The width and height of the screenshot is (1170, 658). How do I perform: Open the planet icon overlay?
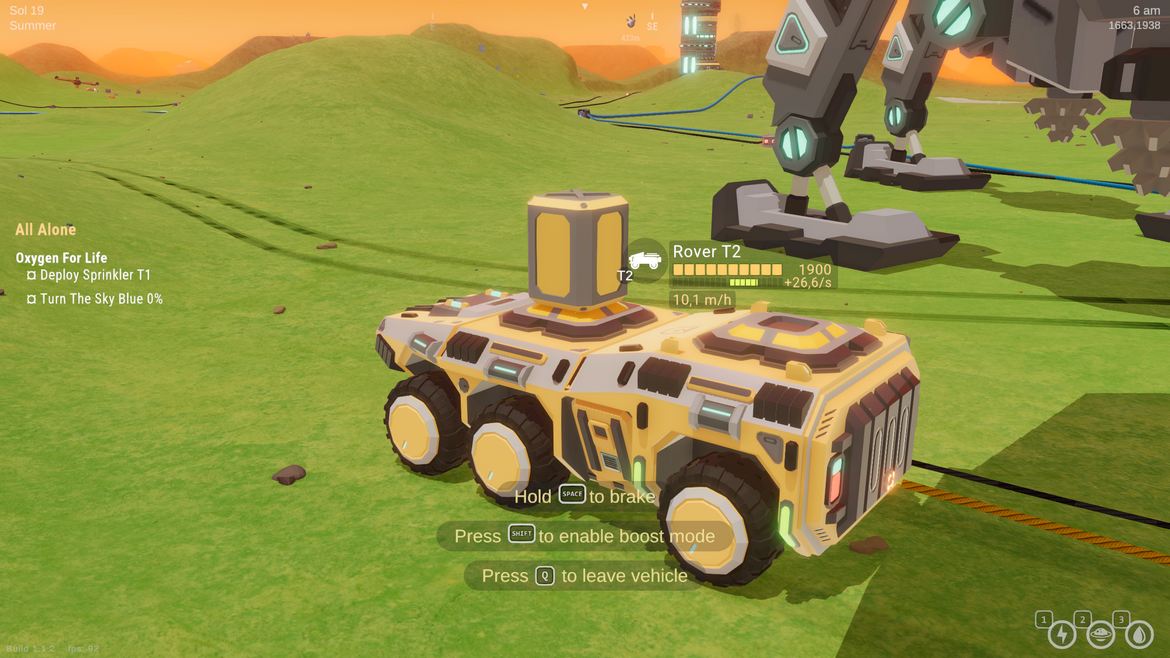pyautogui.click(x=1100, y=633)
